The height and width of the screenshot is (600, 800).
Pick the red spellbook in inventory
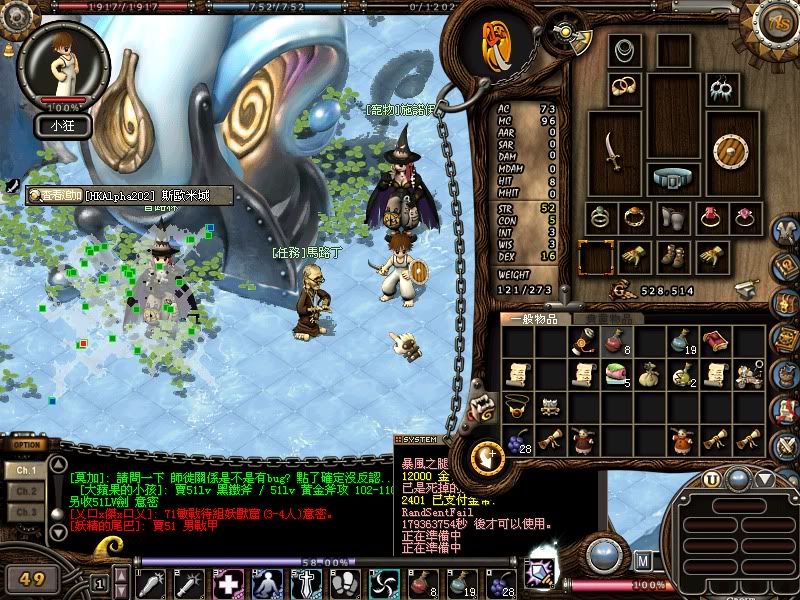point(714,343)
